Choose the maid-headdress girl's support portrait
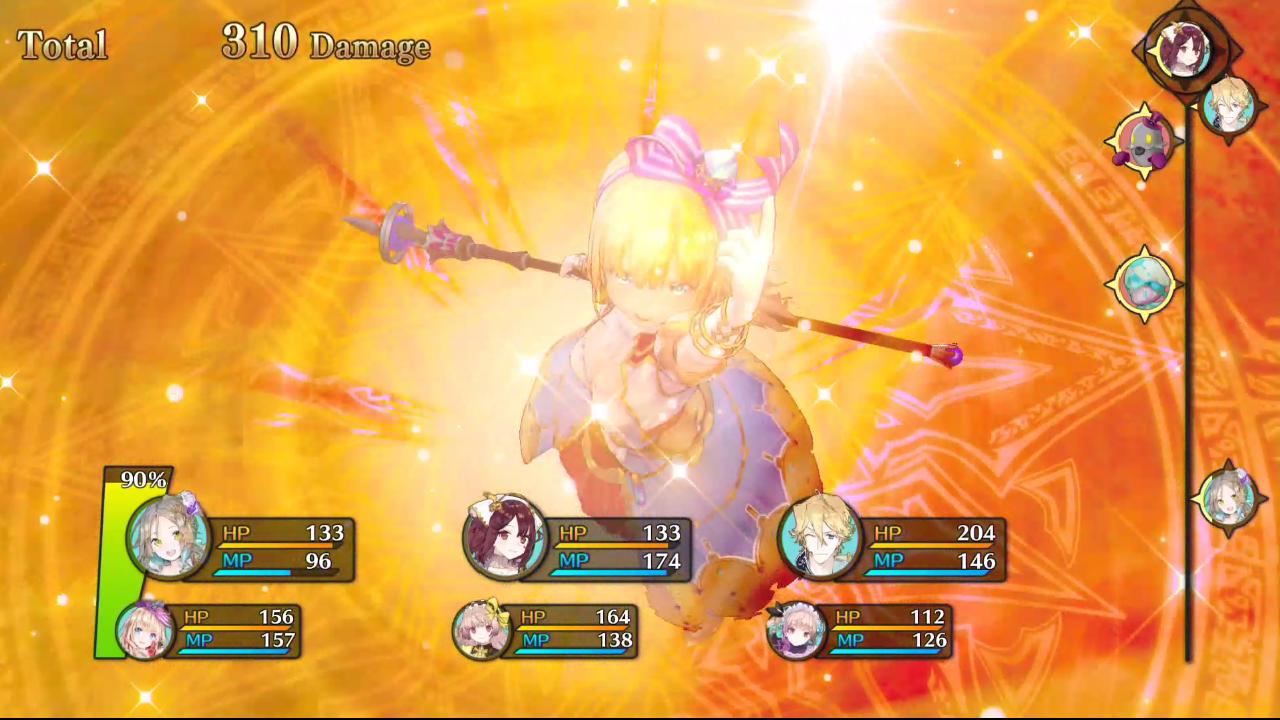This screenshot has width=1280, height=720. [796, 630]
